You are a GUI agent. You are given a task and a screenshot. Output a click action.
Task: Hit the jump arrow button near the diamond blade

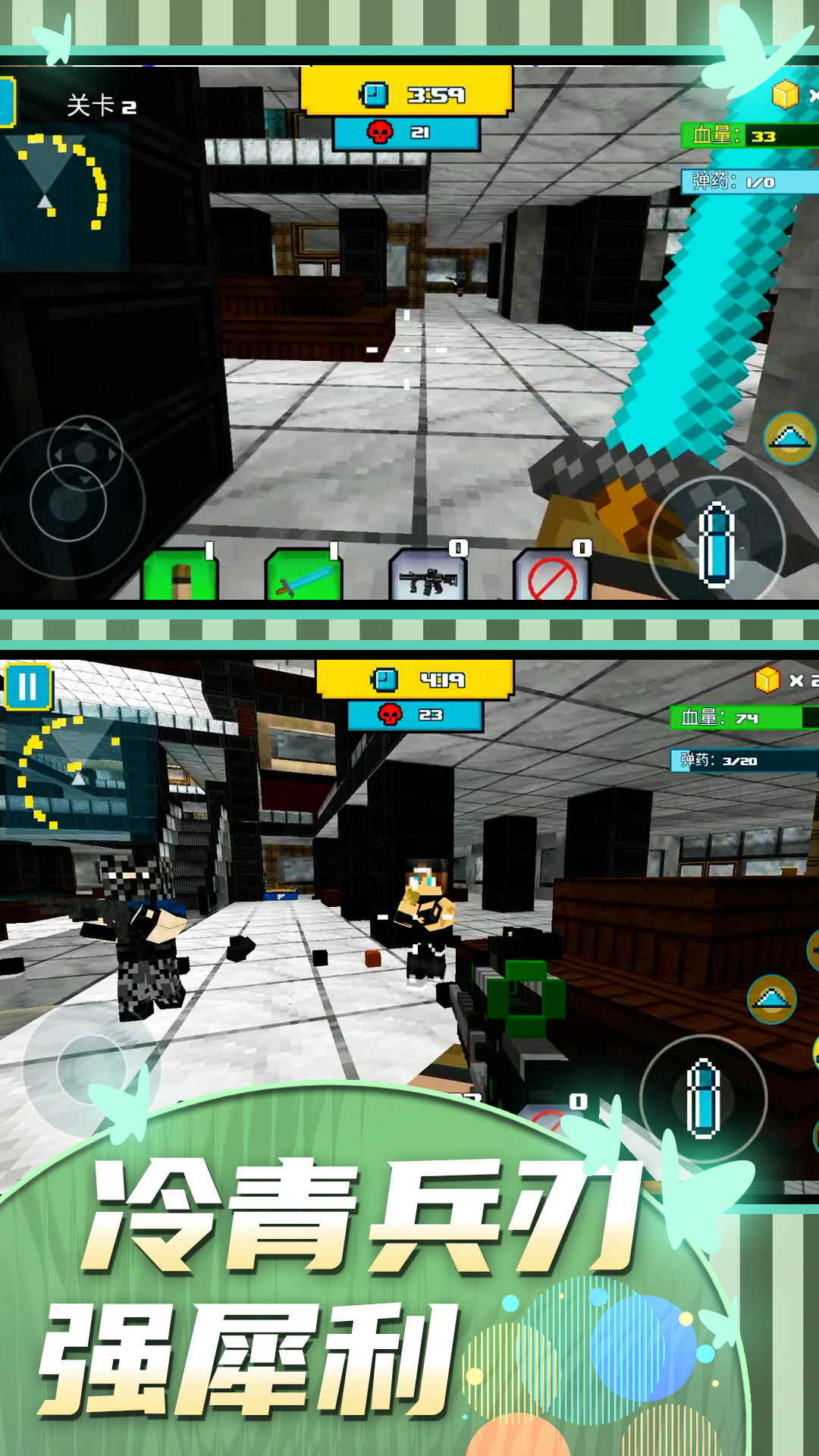(790, 438)
